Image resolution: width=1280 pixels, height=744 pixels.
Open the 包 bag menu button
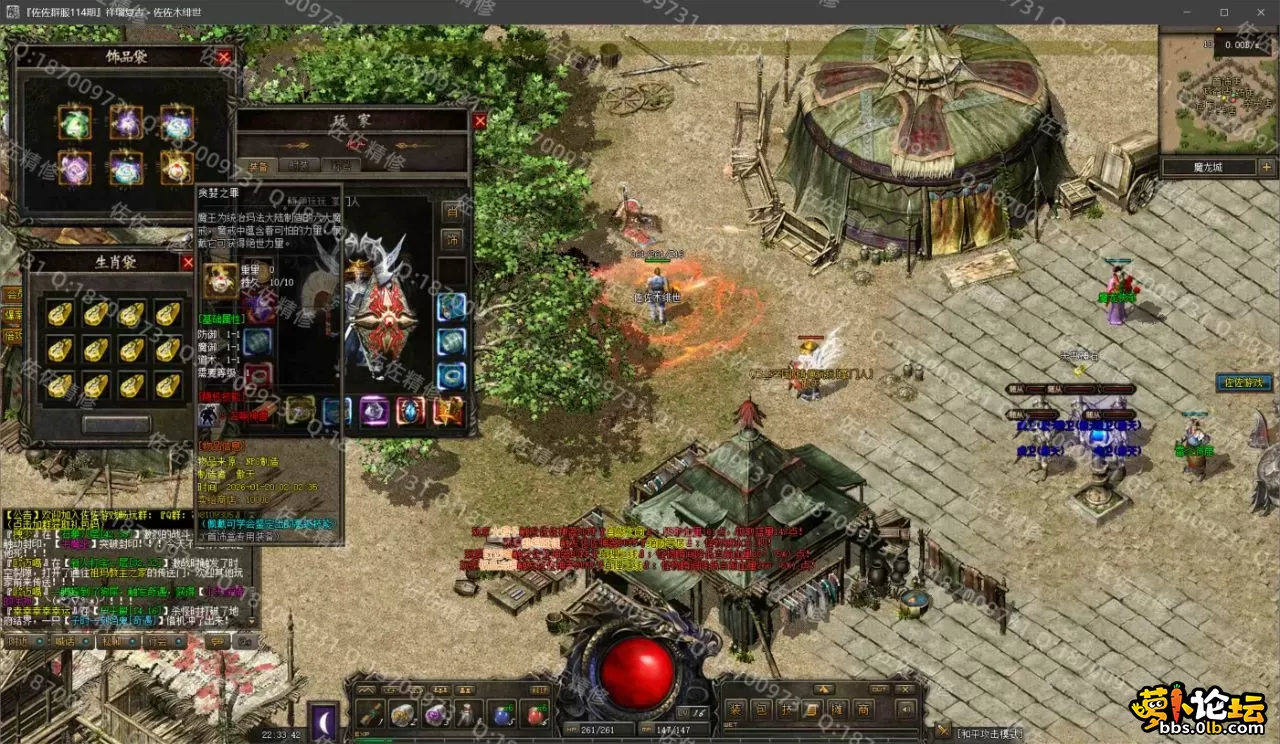point(761,710)
